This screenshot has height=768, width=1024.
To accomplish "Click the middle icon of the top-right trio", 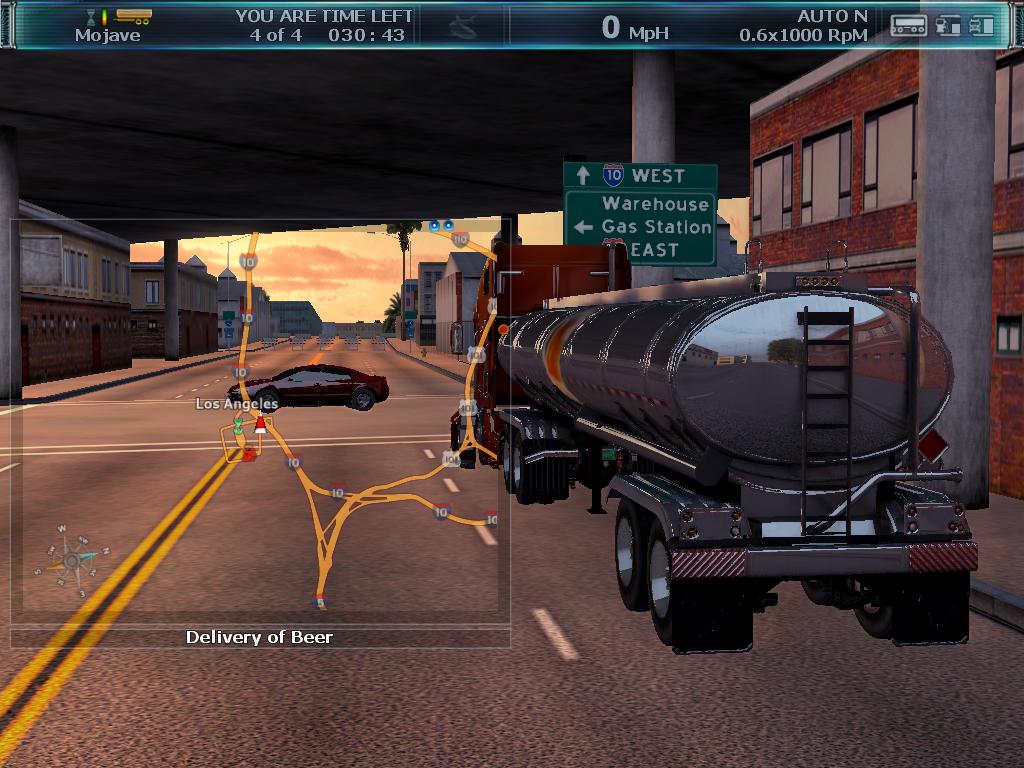I will click(947, 26).
